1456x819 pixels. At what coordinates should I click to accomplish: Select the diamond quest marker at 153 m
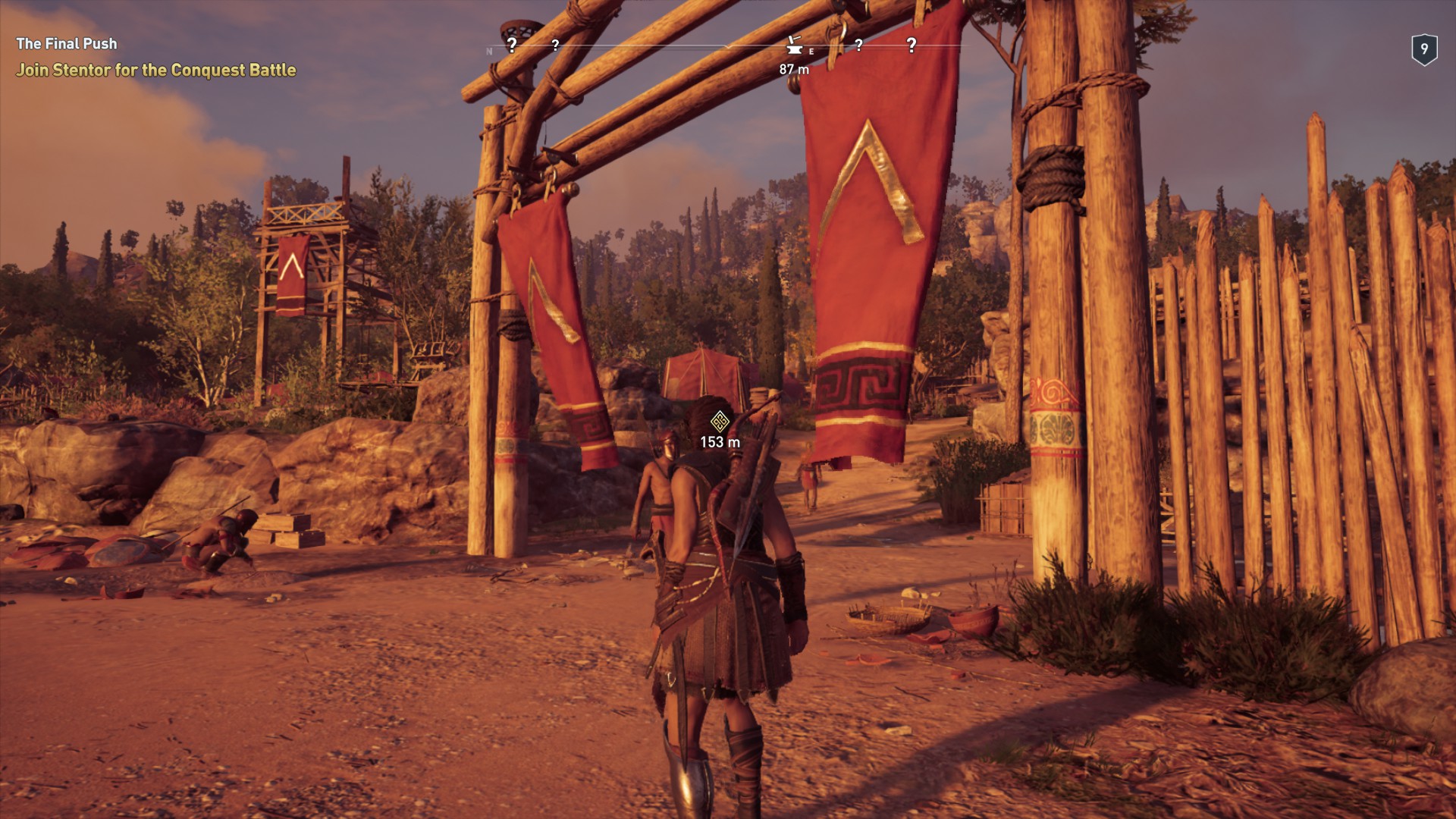720,421
